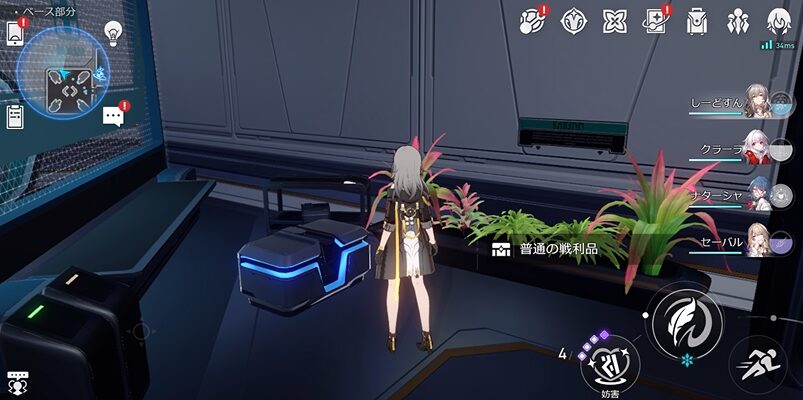Viewport: 803px width, 400px height.
Task: Tap the lightbulb hint icon
Action: click(113, 32)
